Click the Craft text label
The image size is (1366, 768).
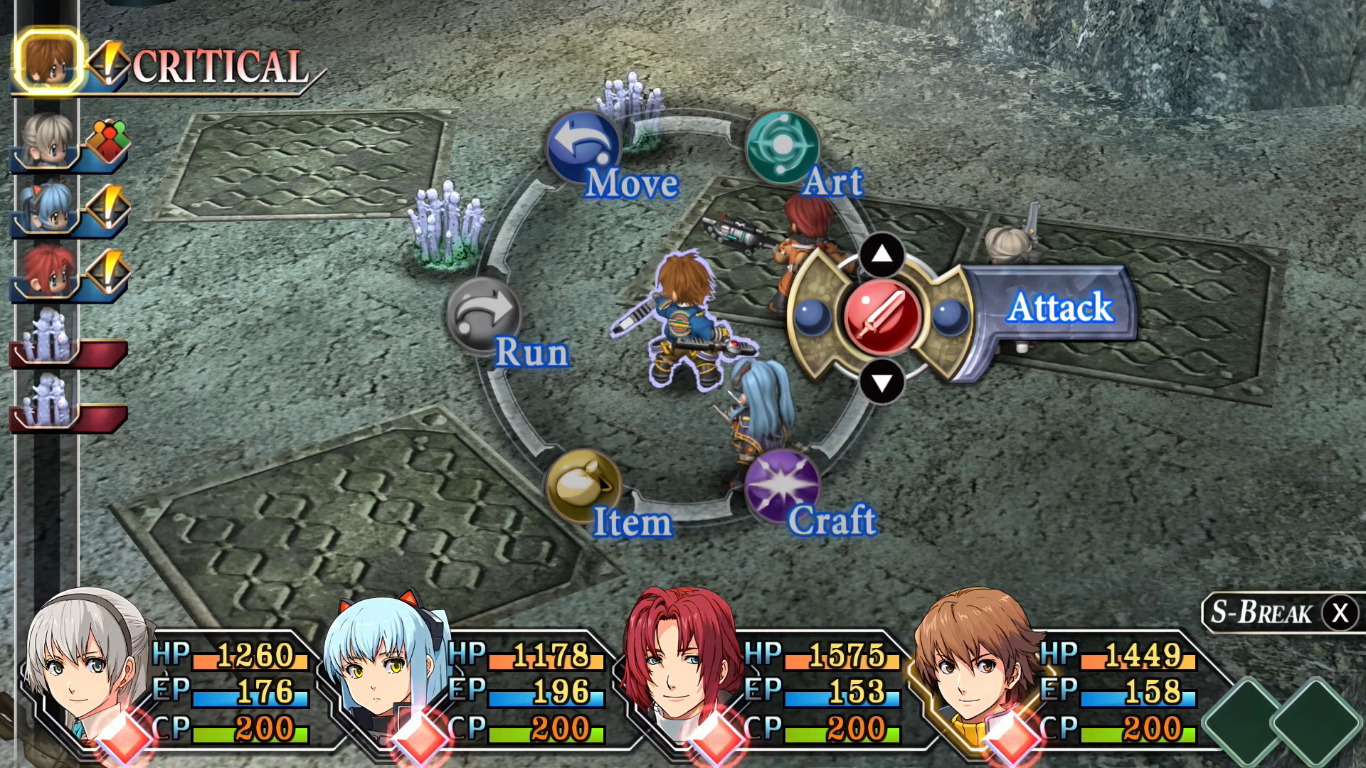point(831,521)
